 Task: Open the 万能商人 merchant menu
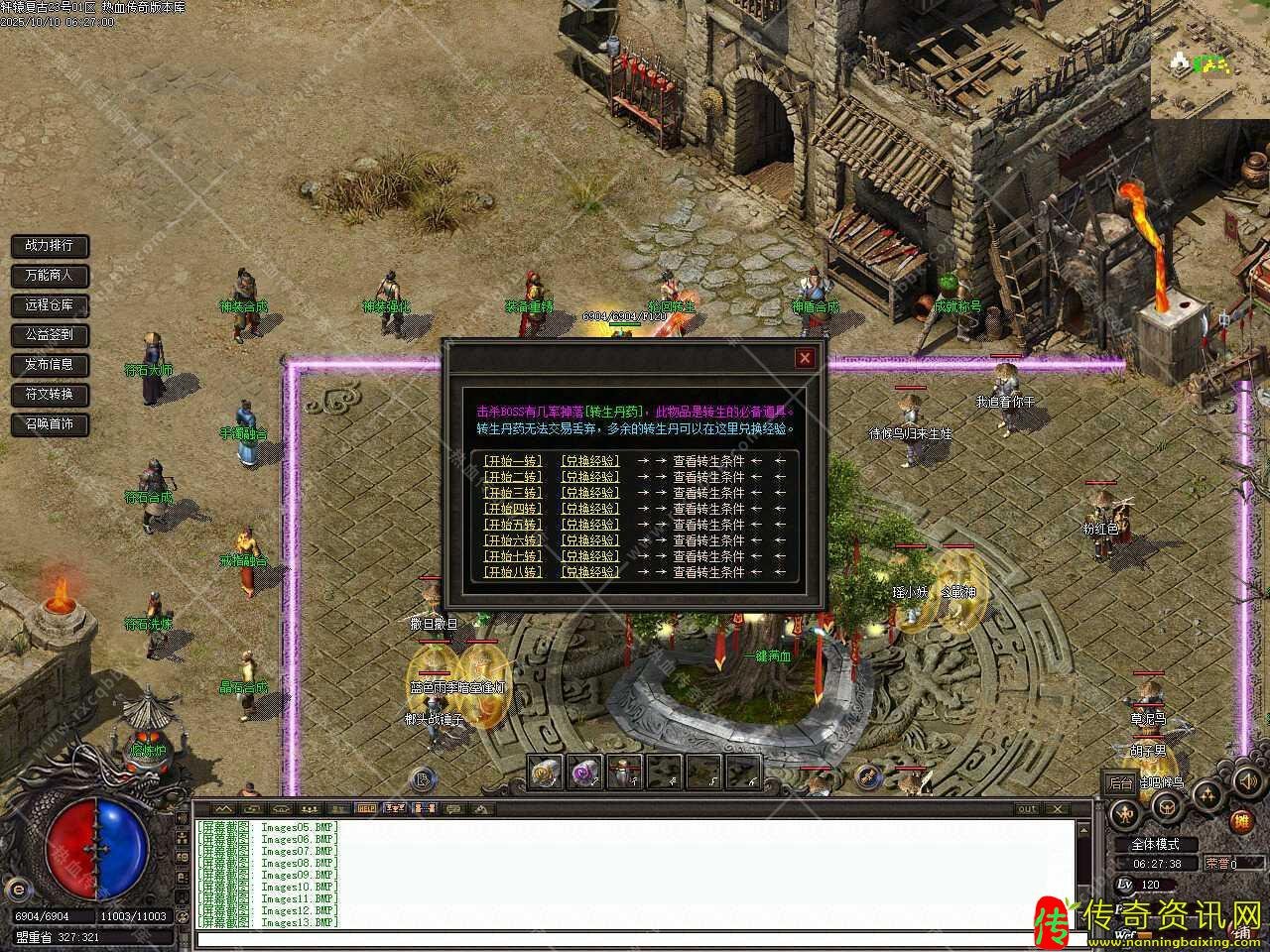click(50, 275)
